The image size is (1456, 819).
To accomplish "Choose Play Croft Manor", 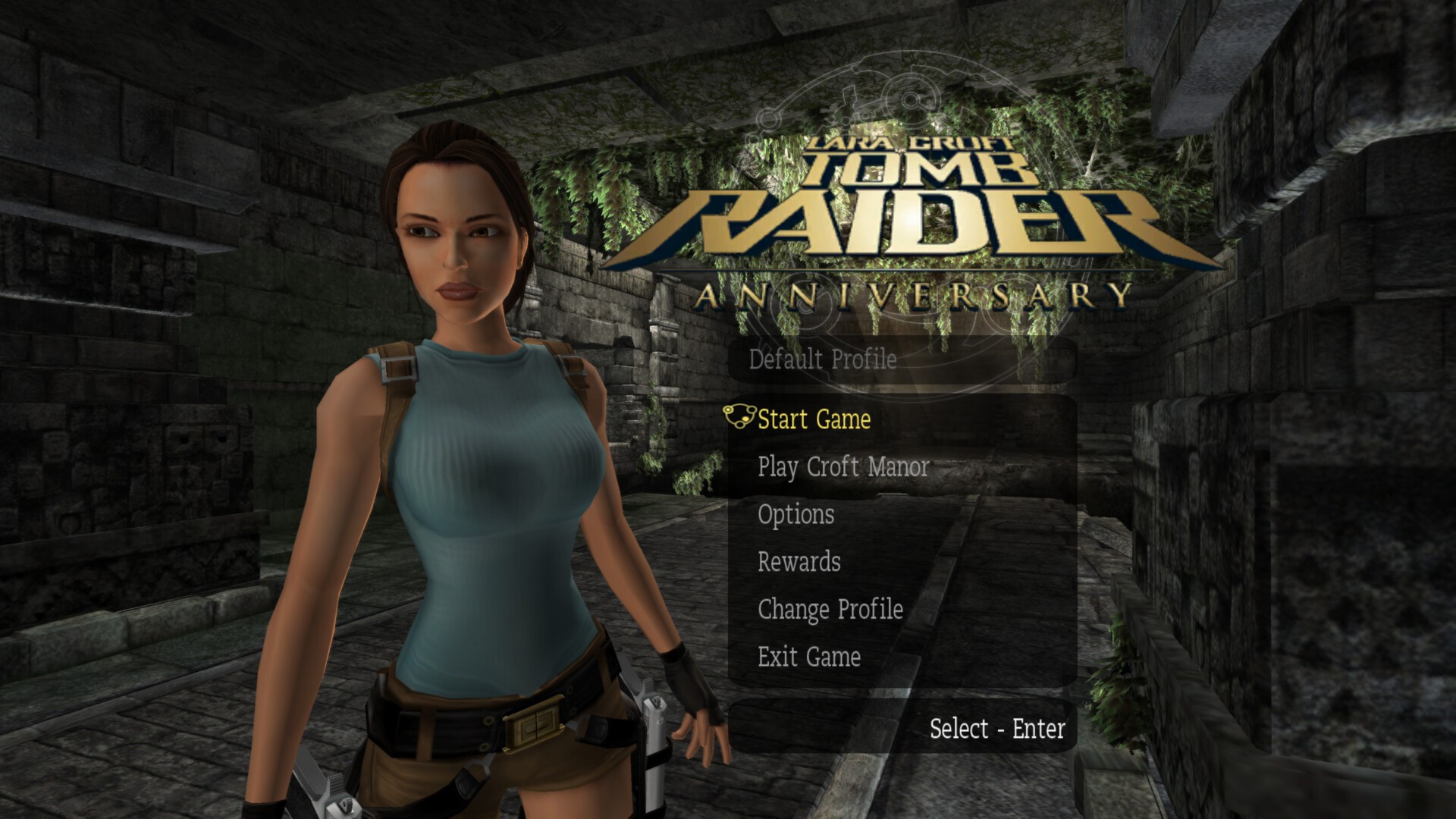I will 843,467.
